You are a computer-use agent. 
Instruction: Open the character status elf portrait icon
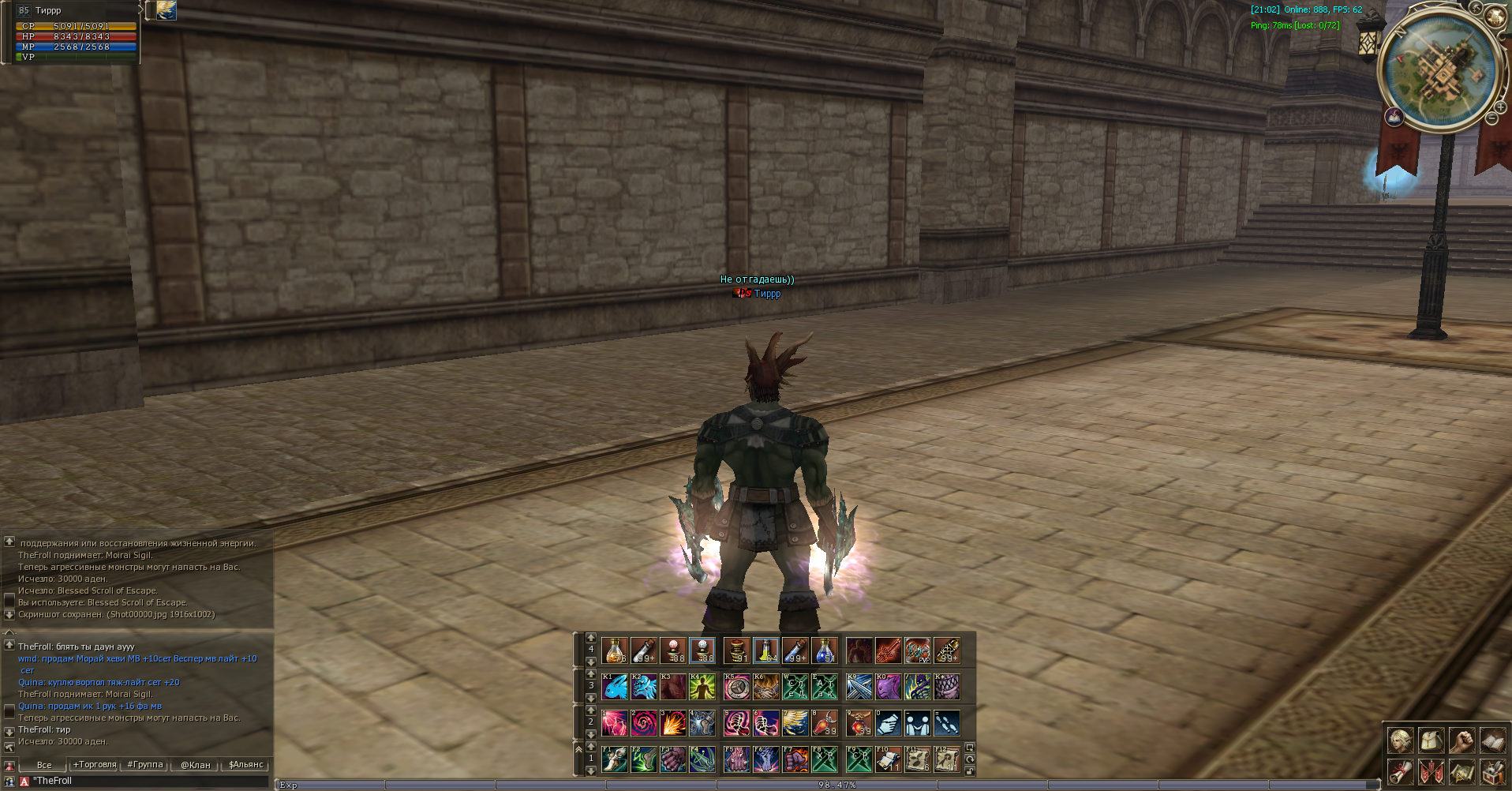(x=1401, y=740)
